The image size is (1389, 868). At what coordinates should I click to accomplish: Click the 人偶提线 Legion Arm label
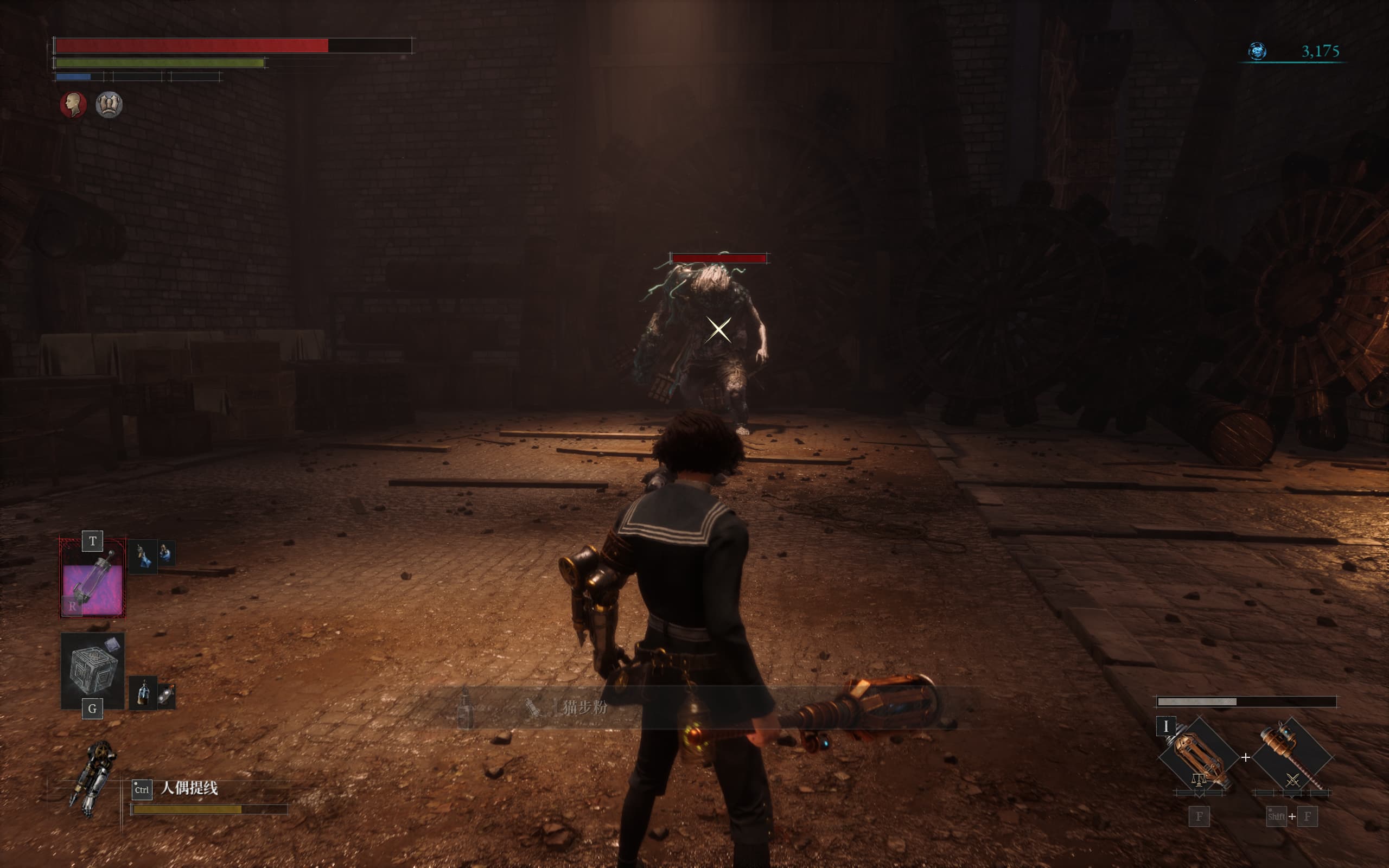click(x=189, y=788)
